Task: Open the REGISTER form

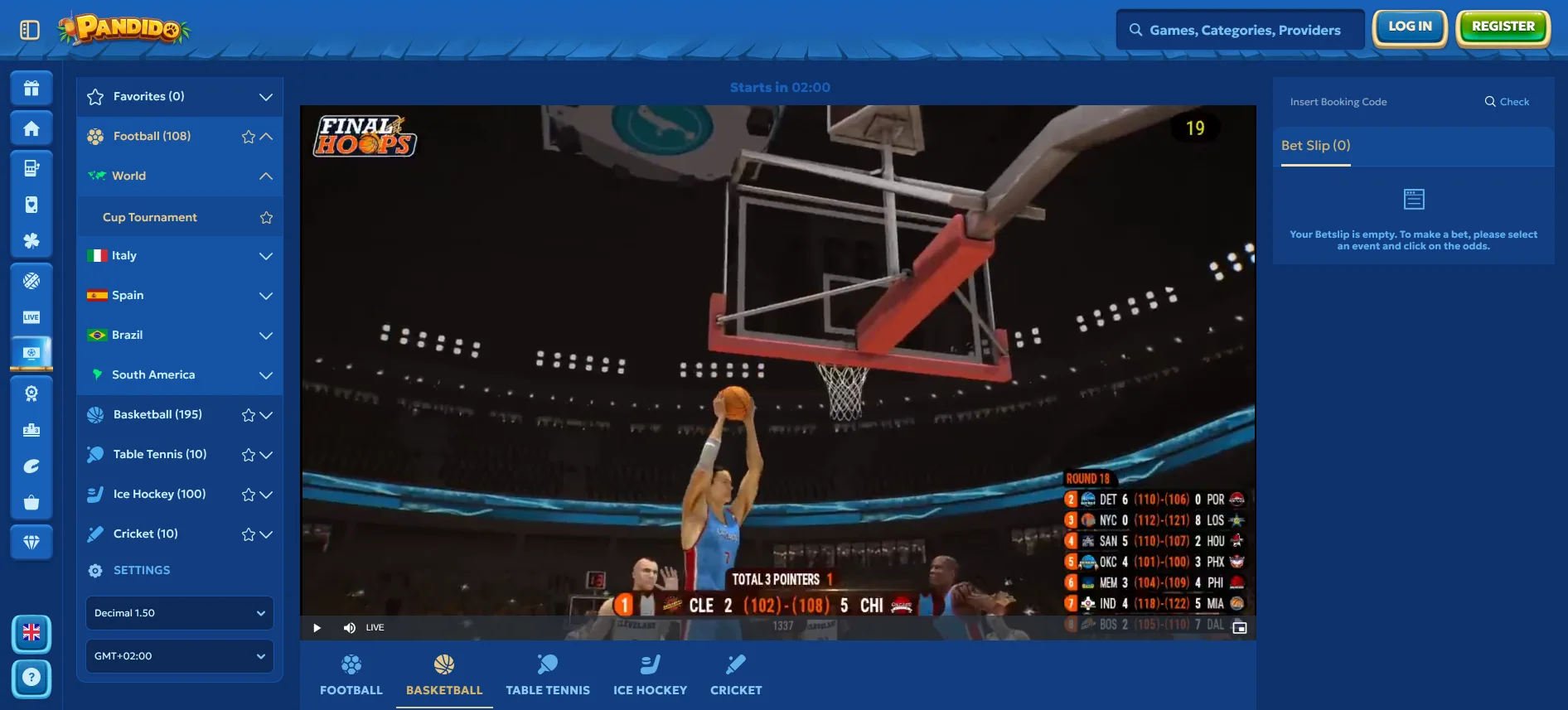Action: coord(1503,27)
